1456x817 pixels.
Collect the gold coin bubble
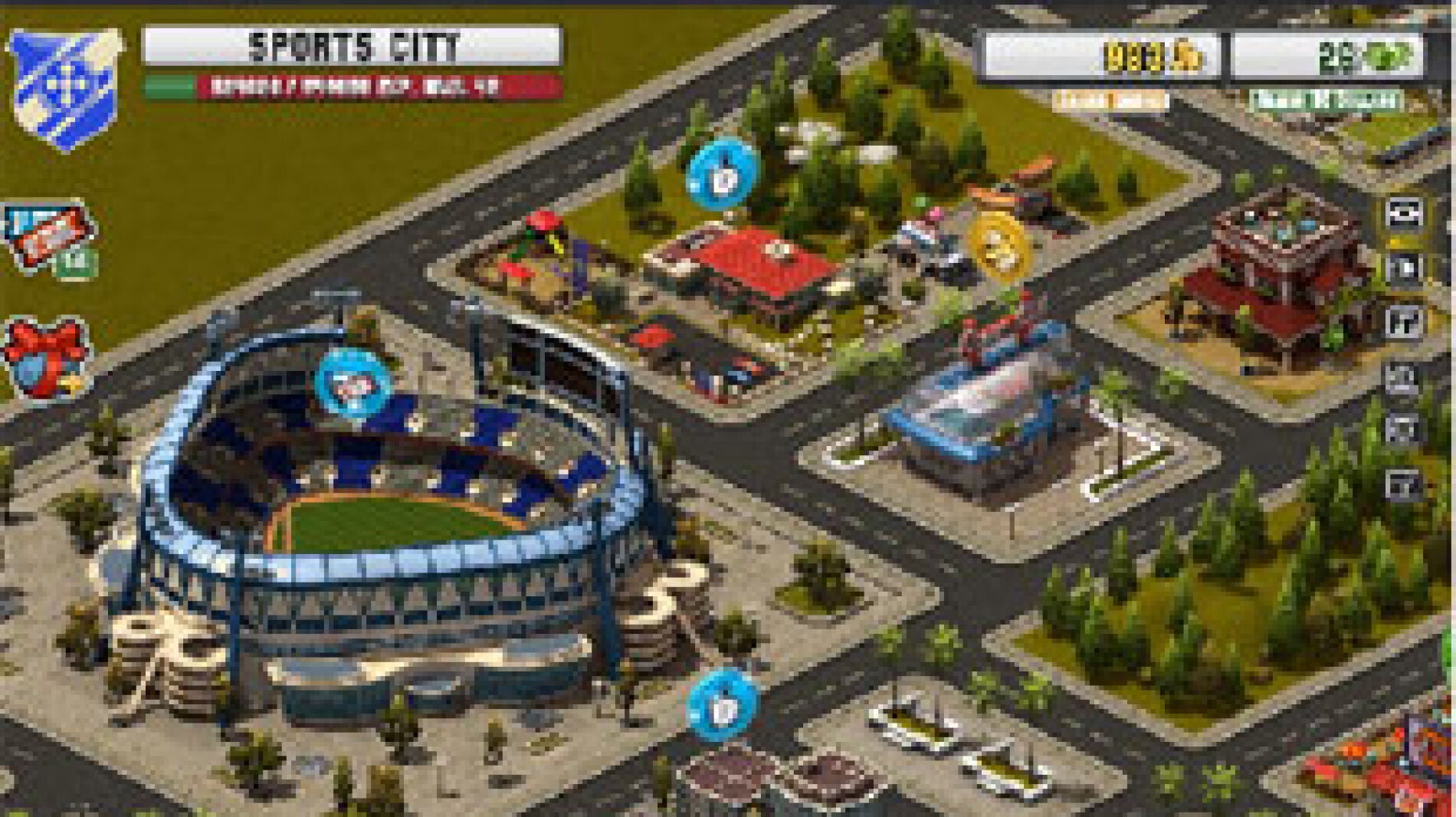(998, 247)
